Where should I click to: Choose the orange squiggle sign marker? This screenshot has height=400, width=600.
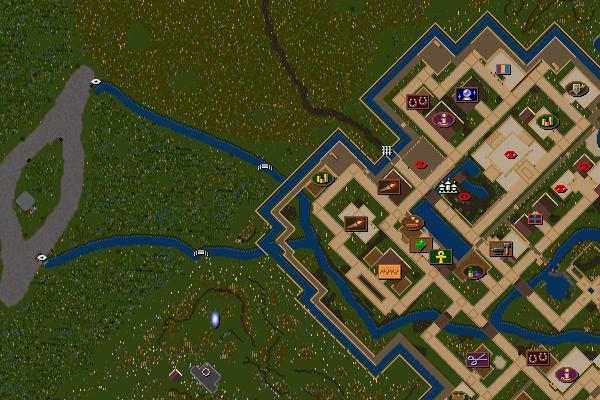click(388, 270)
